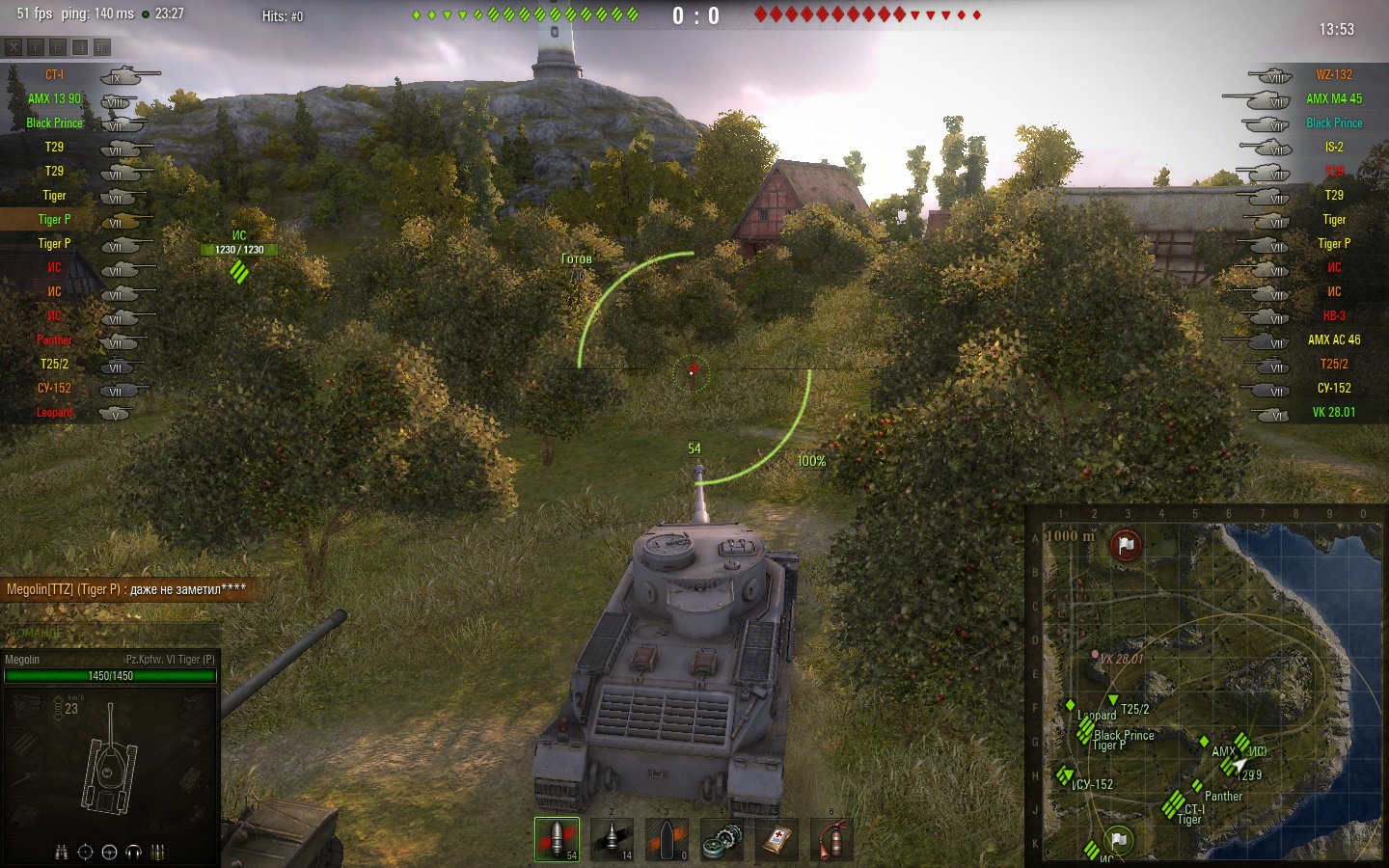Use the repair kit consumable
Viewport: 1389px width, 868px height.
tap(722, 839)
